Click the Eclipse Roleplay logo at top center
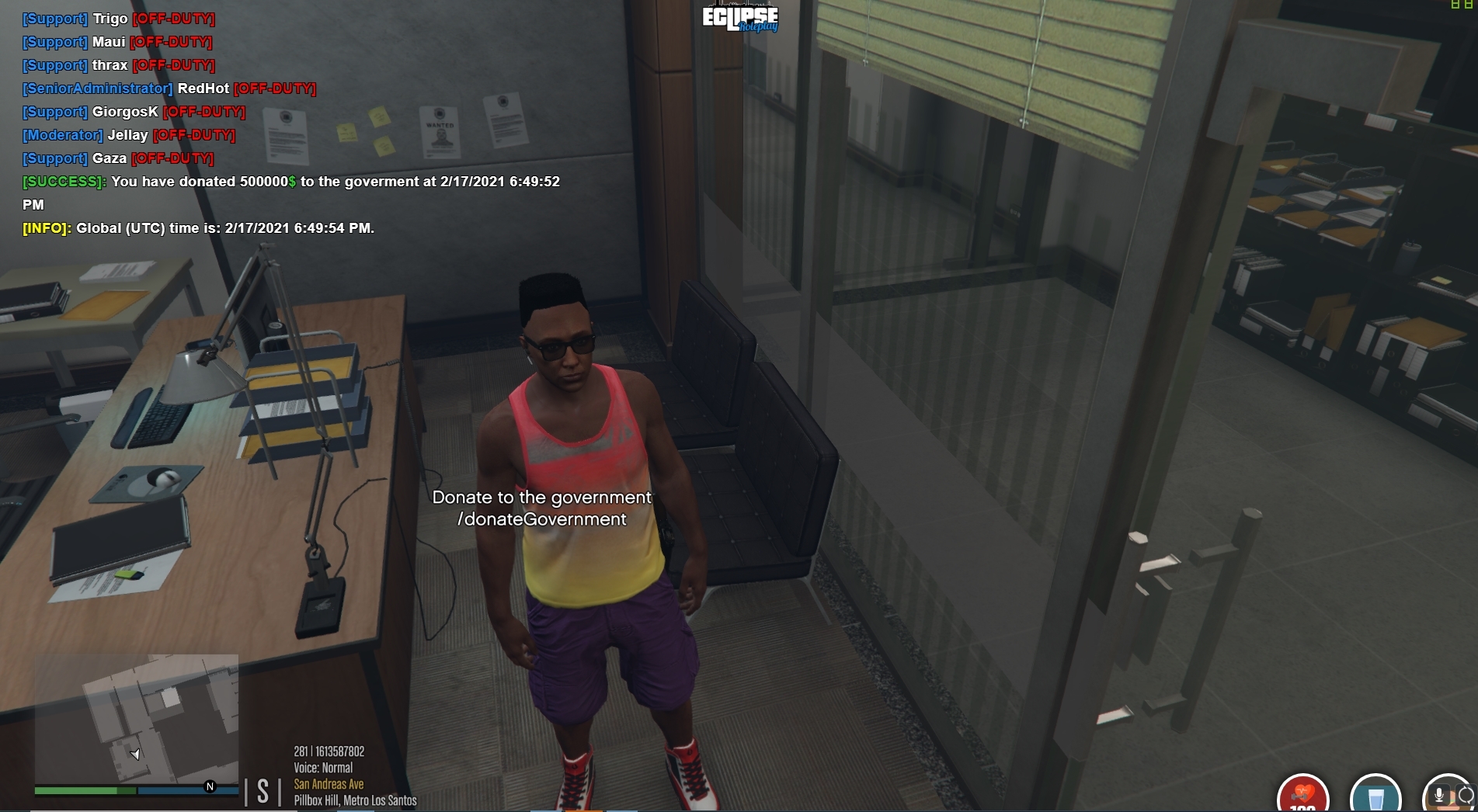This screenshot has height=812, width=1478. (739, 19)
